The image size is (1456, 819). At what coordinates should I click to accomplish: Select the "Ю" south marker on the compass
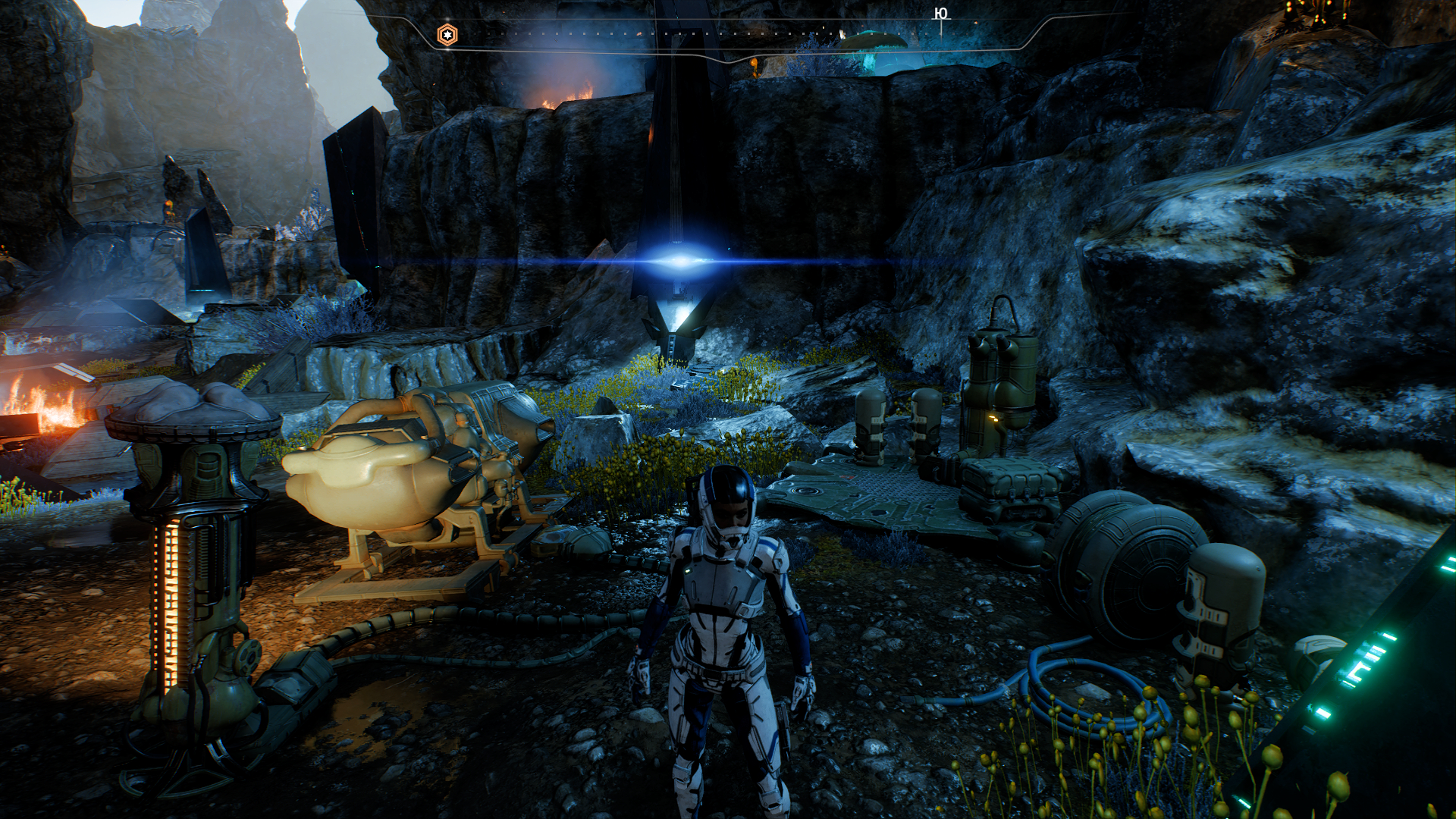[940, 14]
